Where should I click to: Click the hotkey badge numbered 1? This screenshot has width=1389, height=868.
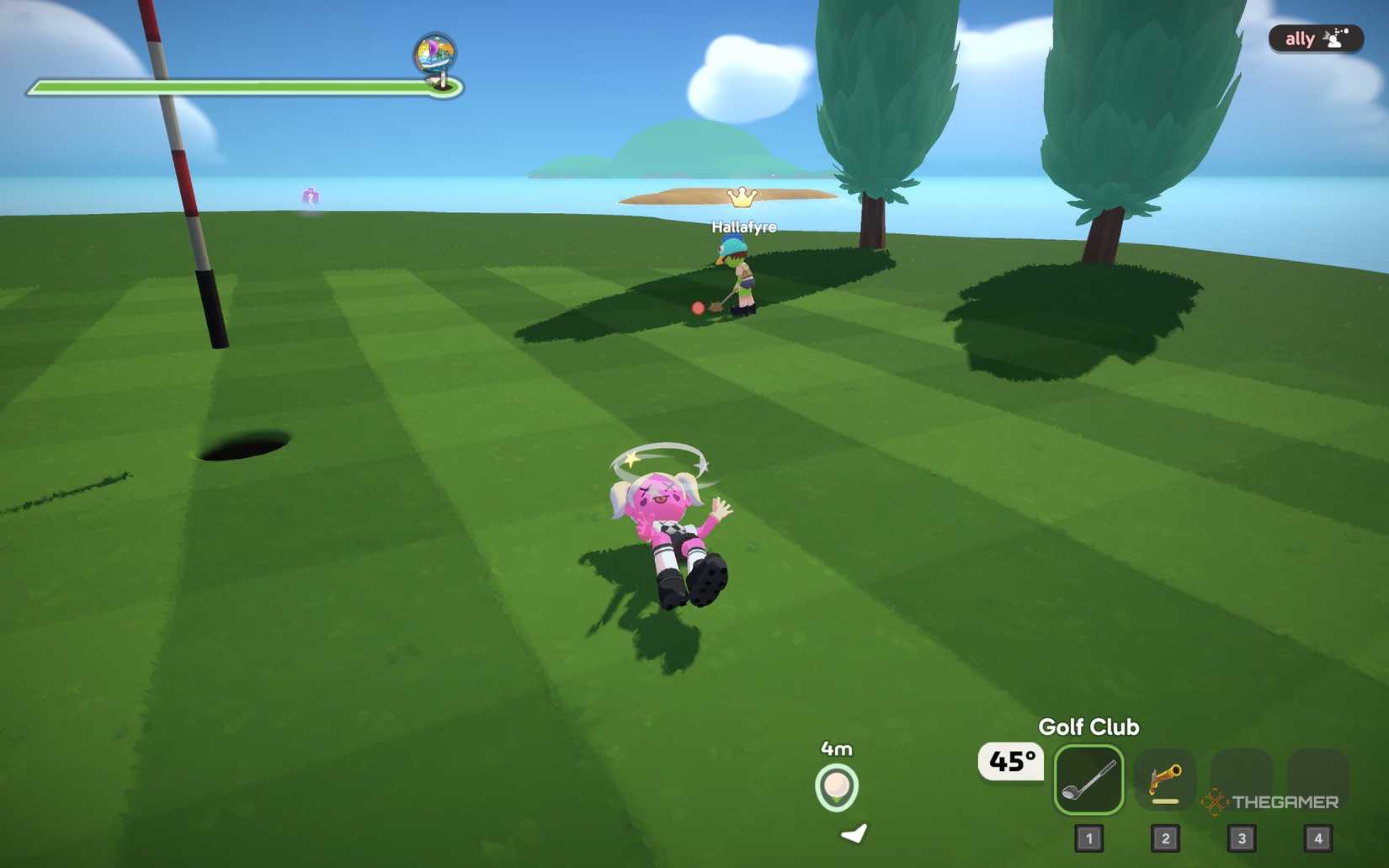click(x=1089, y=838)
